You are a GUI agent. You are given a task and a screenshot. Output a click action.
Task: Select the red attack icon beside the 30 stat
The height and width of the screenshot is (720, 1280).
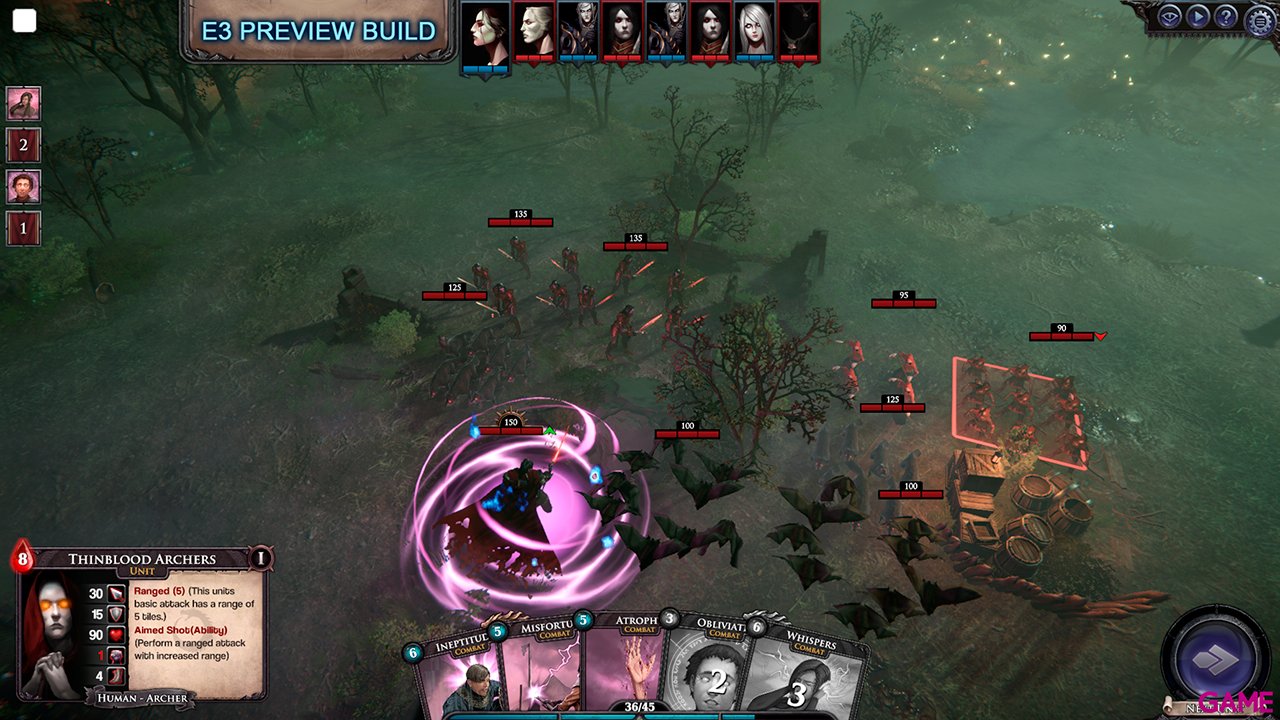(x=116, y=594)
